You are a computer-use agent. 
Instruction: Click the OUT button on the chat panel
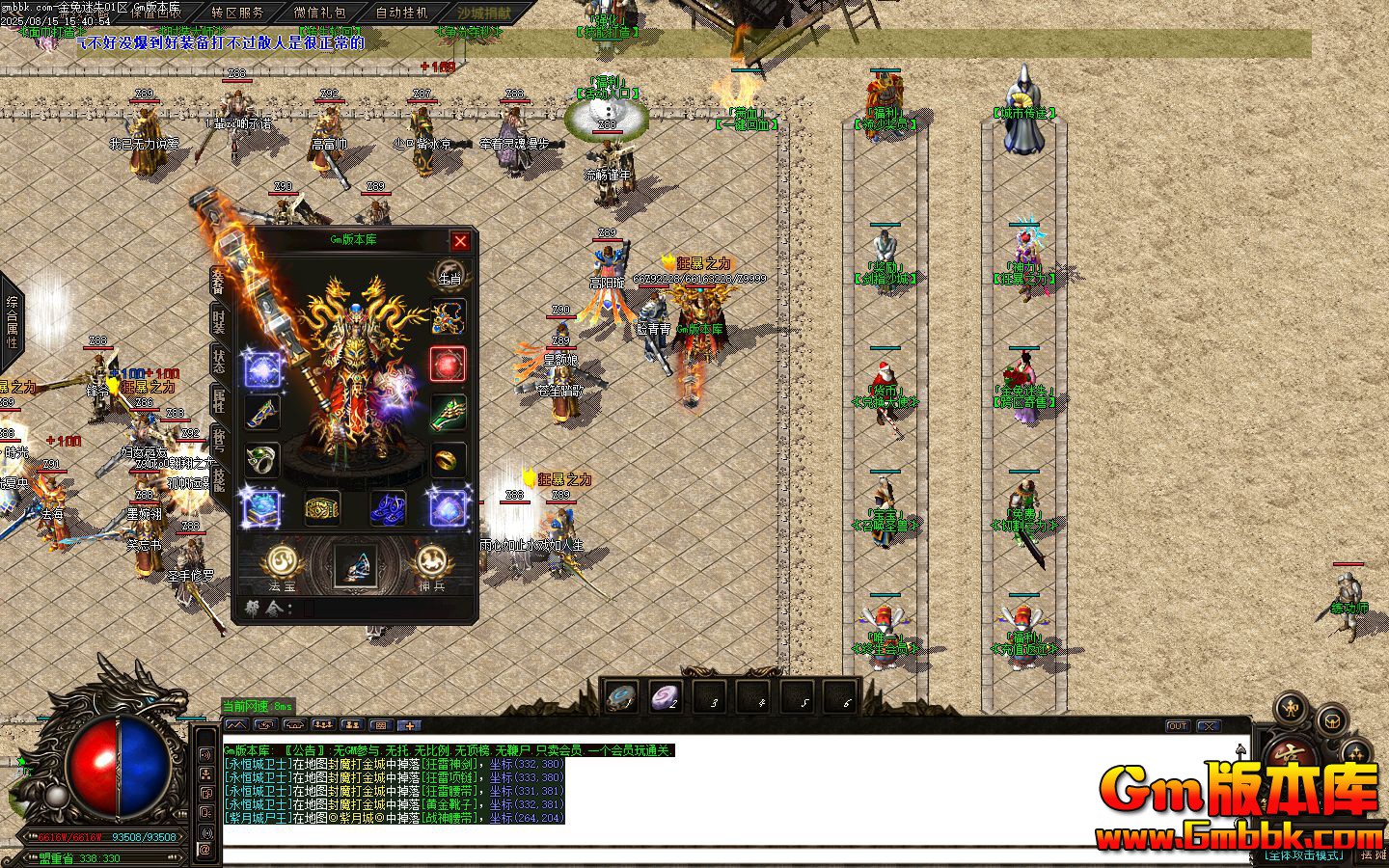tap(1176, 726)
